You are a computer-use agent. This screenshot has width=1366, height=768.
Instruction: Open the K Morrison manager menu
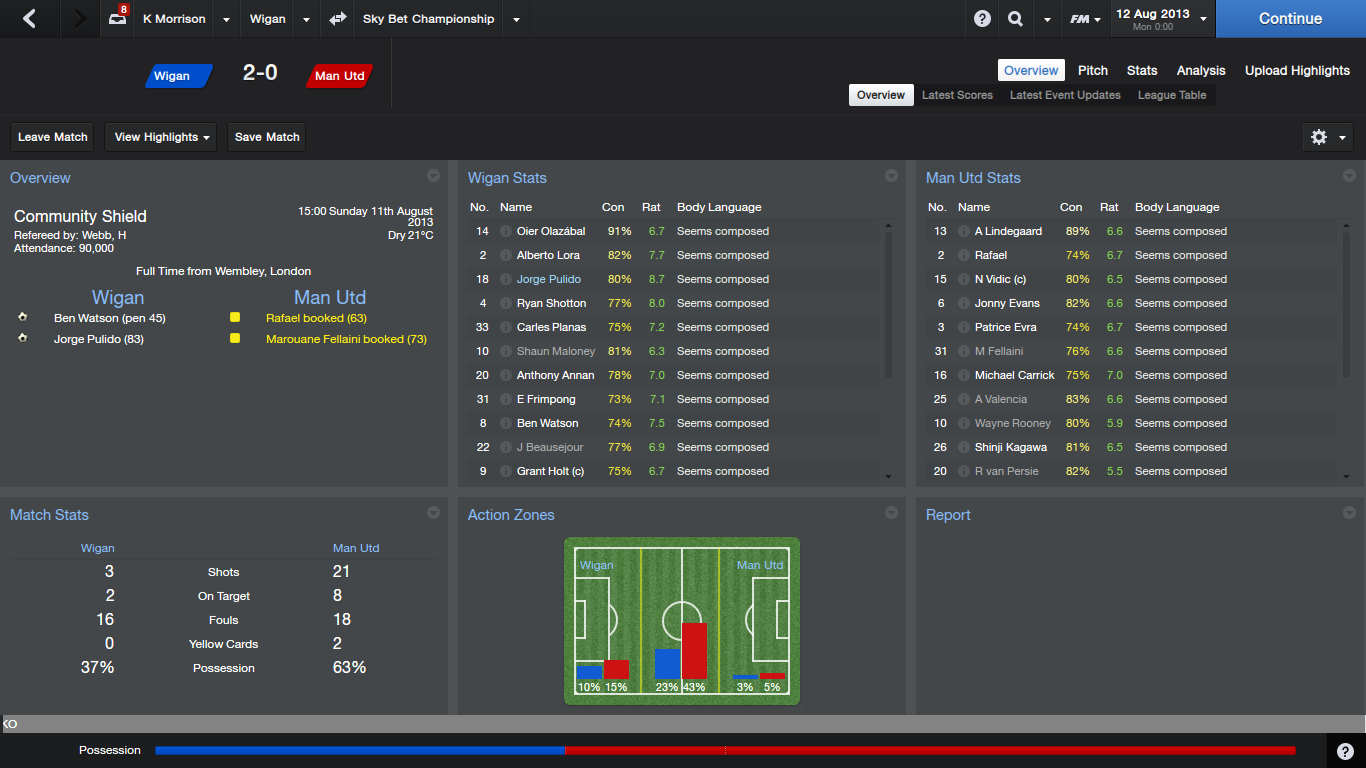coord(174,19)
